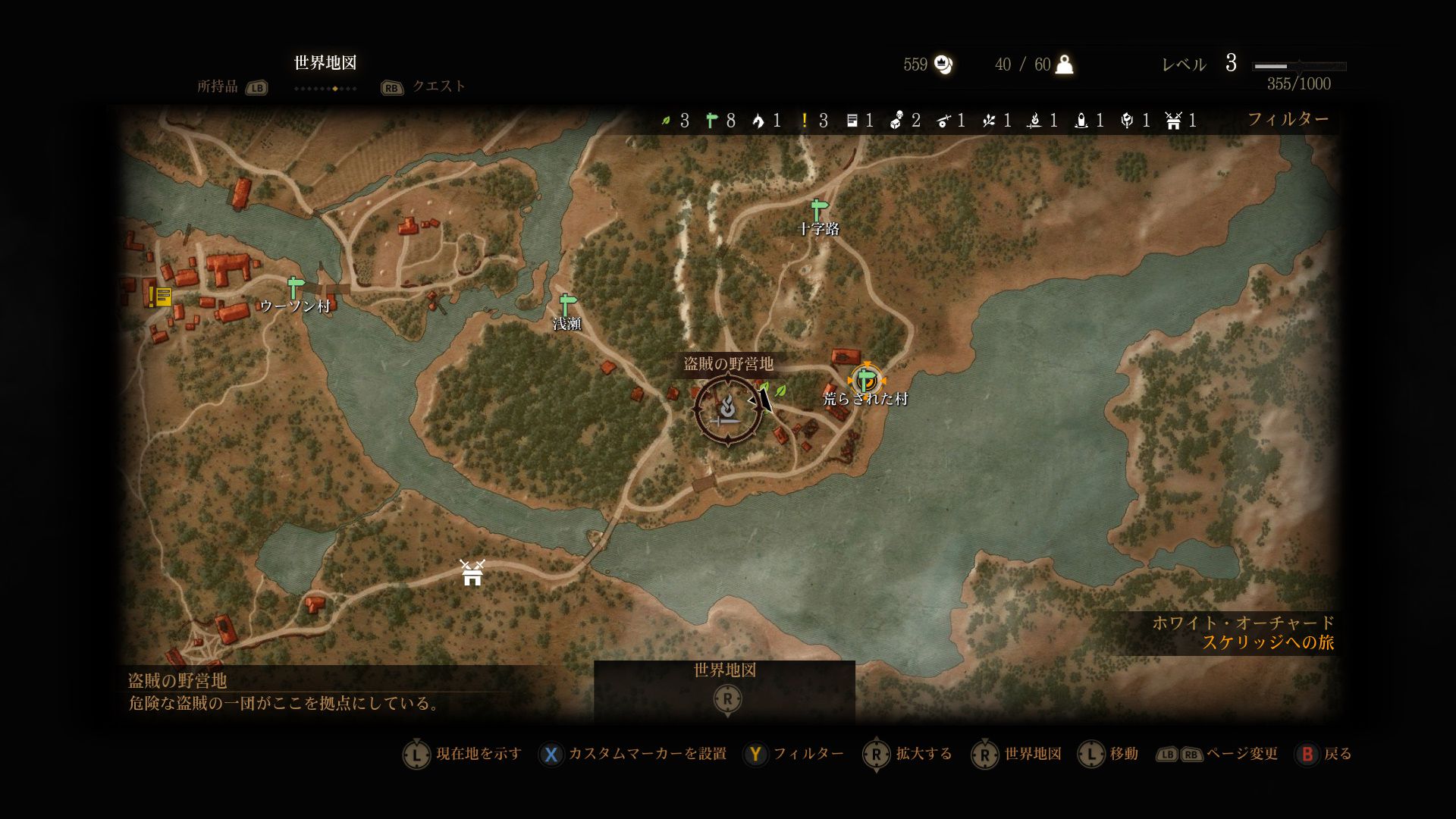
Task: Choose the ウーソン村 signpost marker
Action: coord(295,288)
